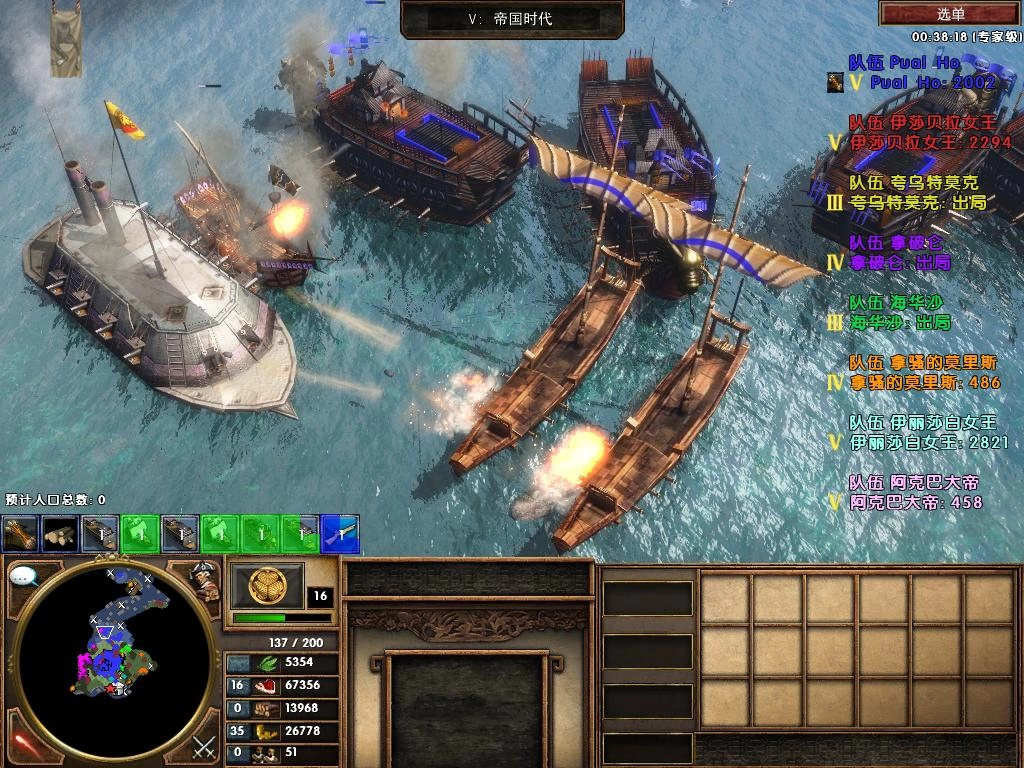
Task: Click the crossed swords minimap button
Action: [x=204, y=745]
